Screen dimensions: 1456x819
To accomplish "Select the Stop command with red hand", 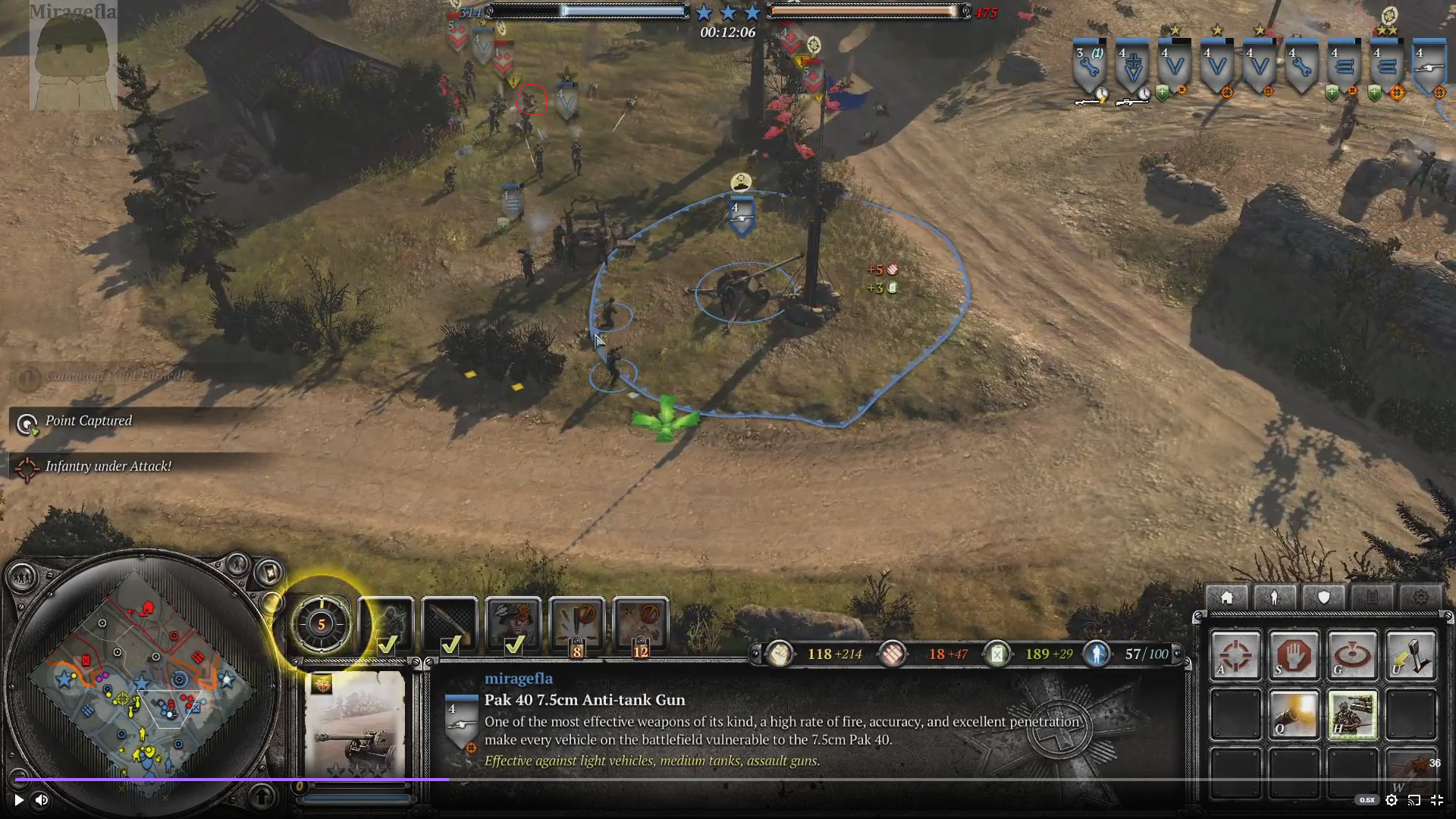I will (x=1294, y=655).
